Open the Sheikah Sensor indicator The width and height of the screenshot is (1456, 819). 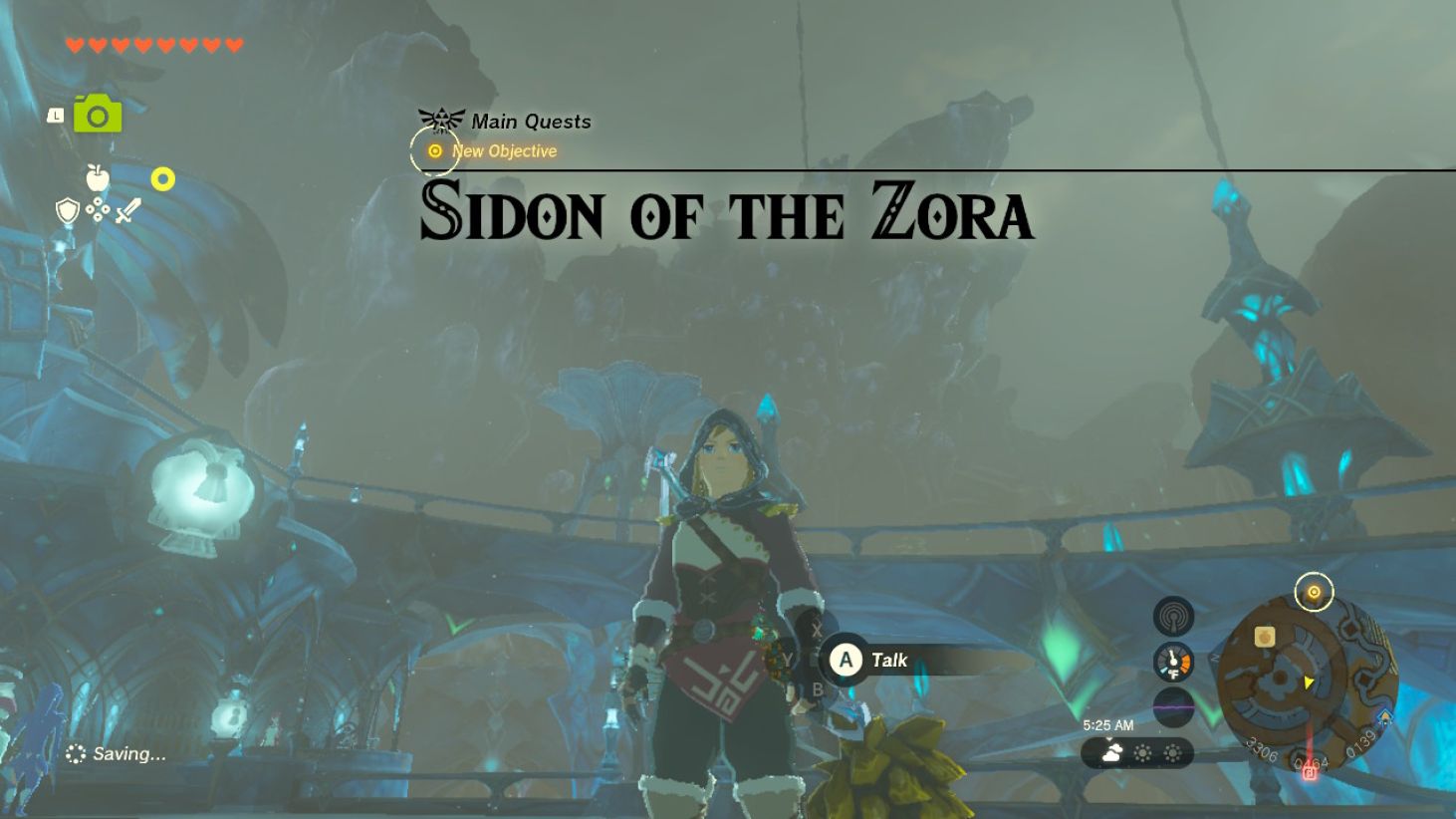[1173, 615]
